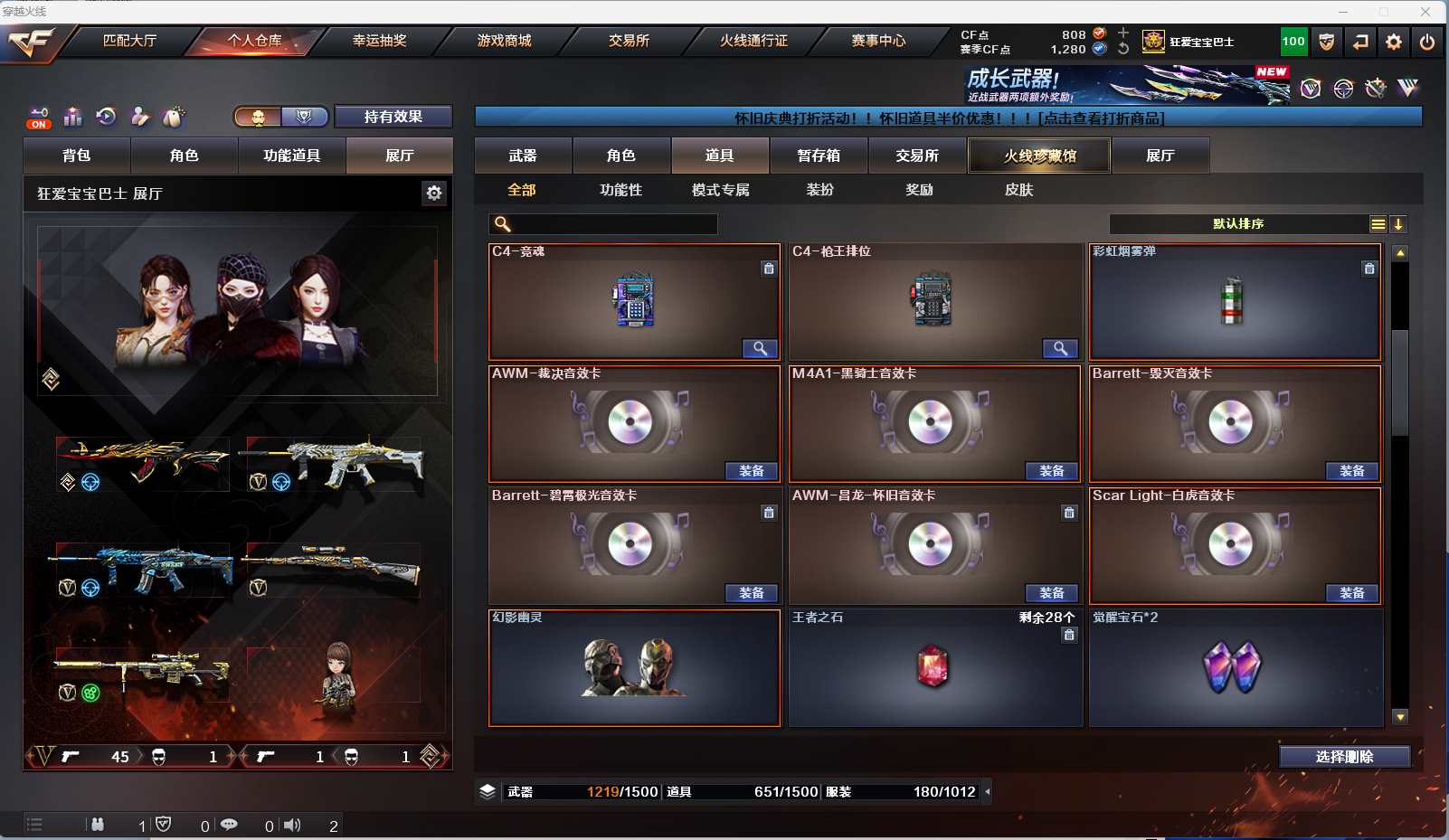The height and width of the screenshot is (840, 1449).
Task: Delete the Barrett-碧霄极光音效卡 with trash icon
Action: [769, 513]
